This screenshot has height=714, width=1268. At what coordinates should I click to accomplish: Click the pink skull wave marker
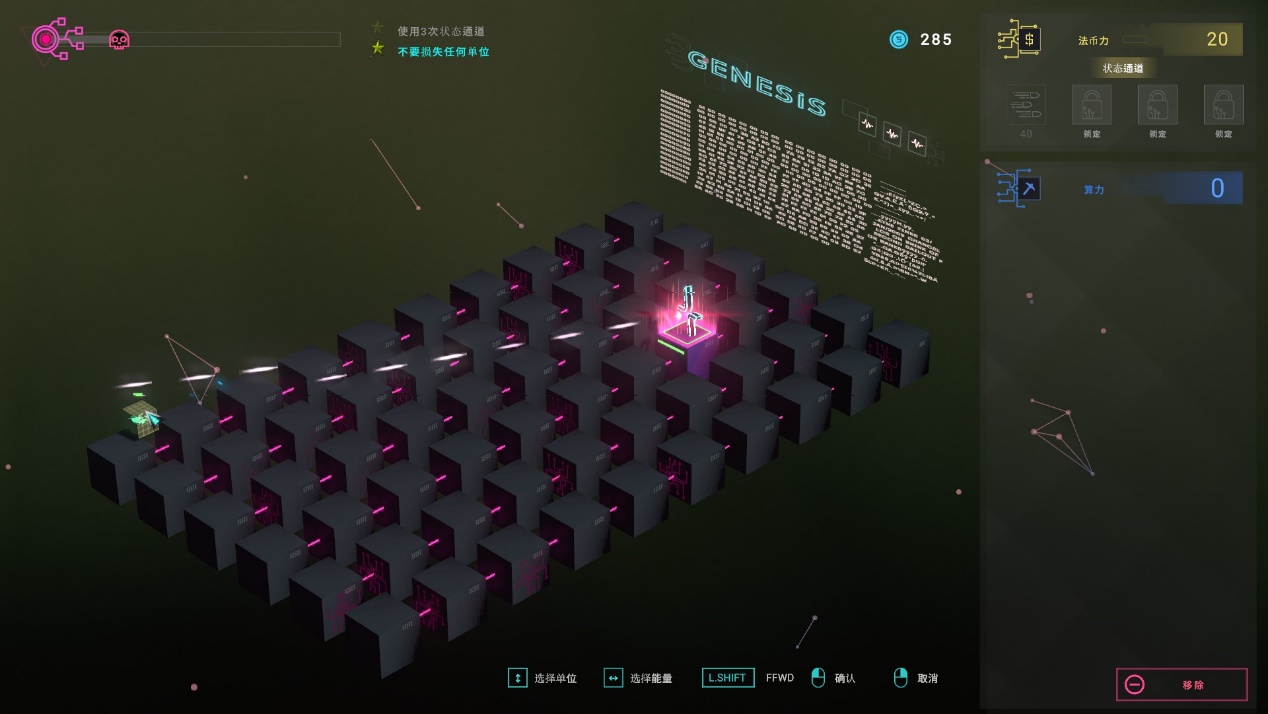(119, 40)
